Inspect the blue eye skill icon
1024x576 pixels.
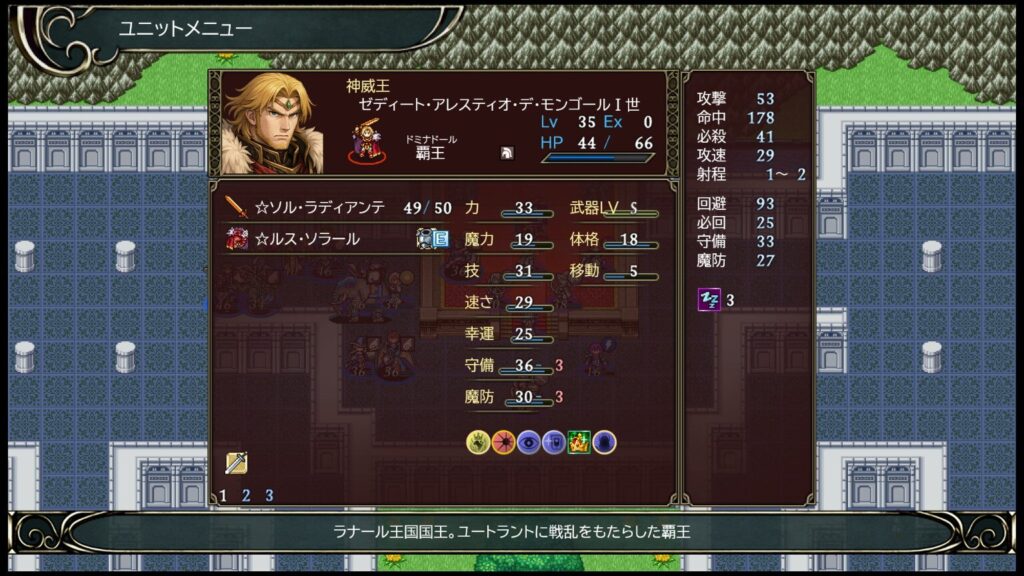pyautogui.click(x=529, y=442)
